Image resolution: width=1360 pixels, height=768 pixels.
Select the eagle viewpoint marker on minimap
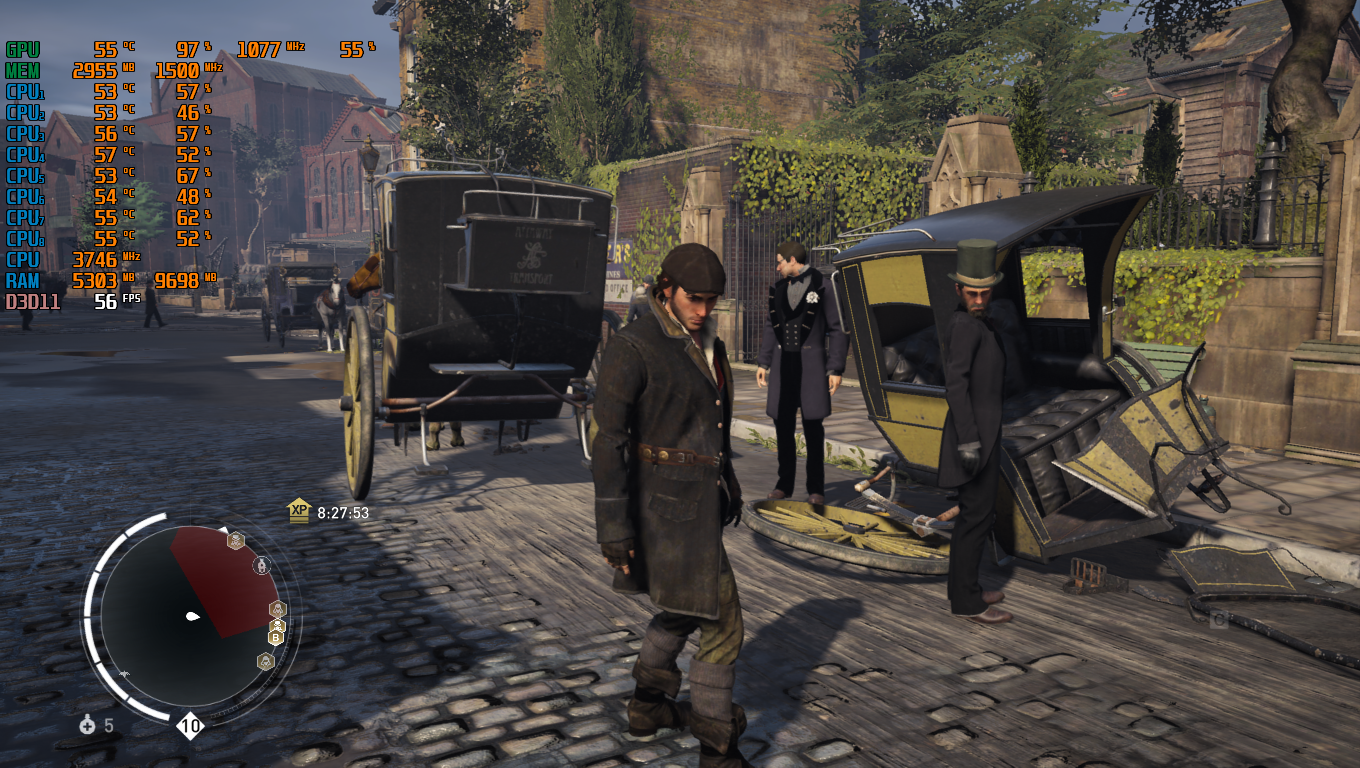coord(124,675)
